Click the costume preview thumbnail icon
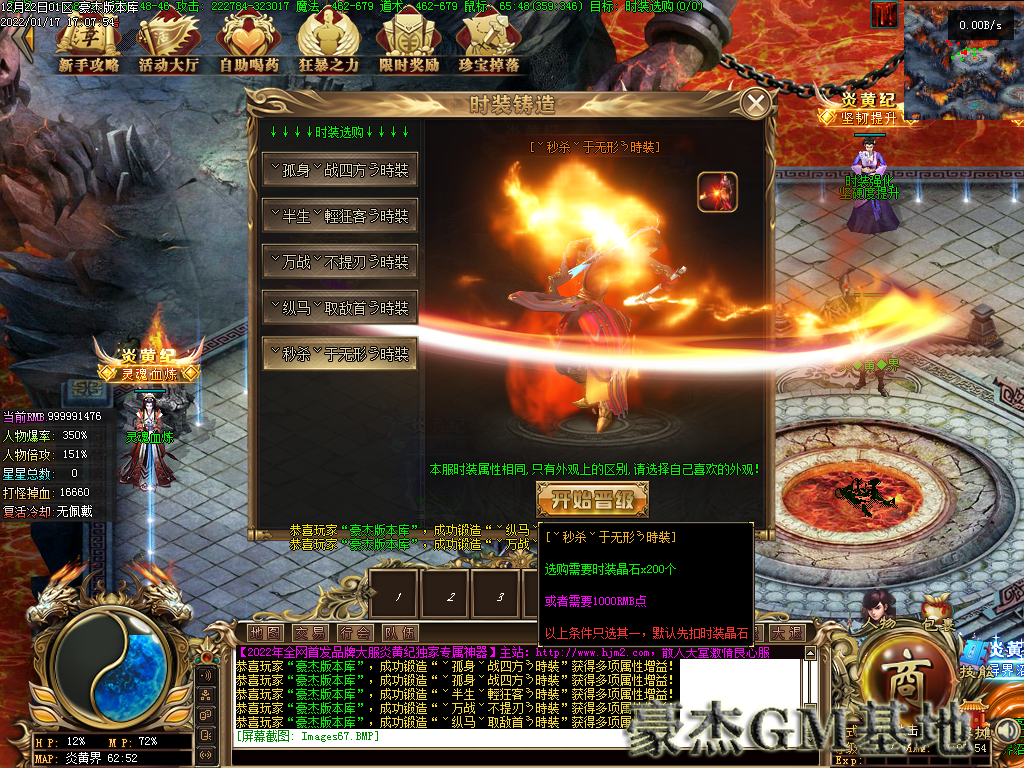The image size is (1024, 768). pos(717,192)
